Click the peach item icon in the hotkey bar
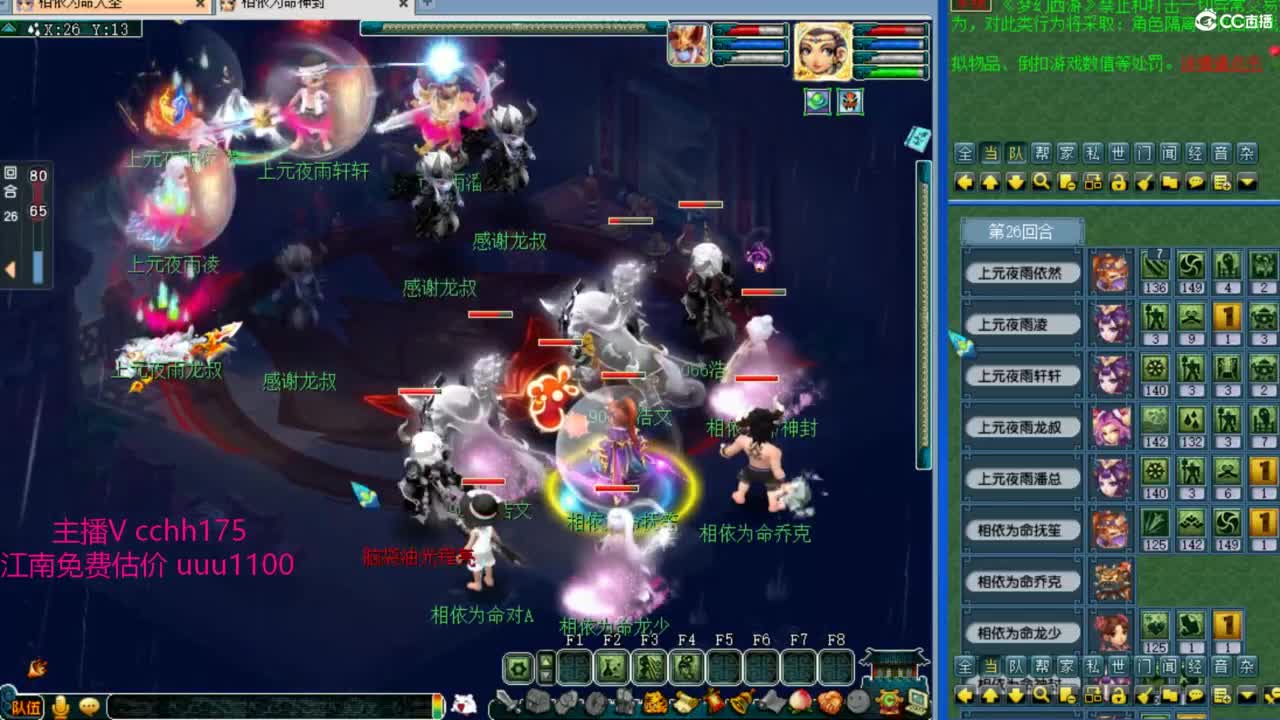 802,701
